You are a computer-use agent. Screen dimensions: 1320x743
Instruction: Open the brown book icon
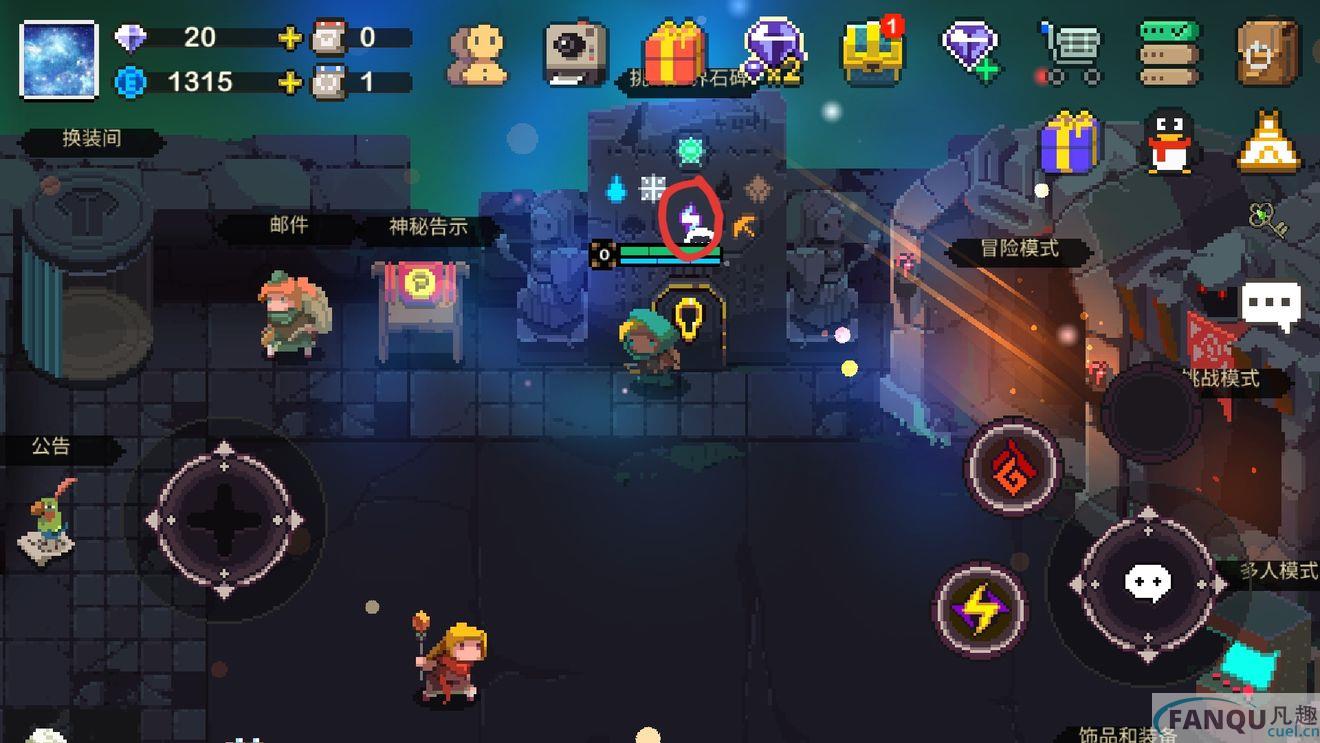(1267, 52)
